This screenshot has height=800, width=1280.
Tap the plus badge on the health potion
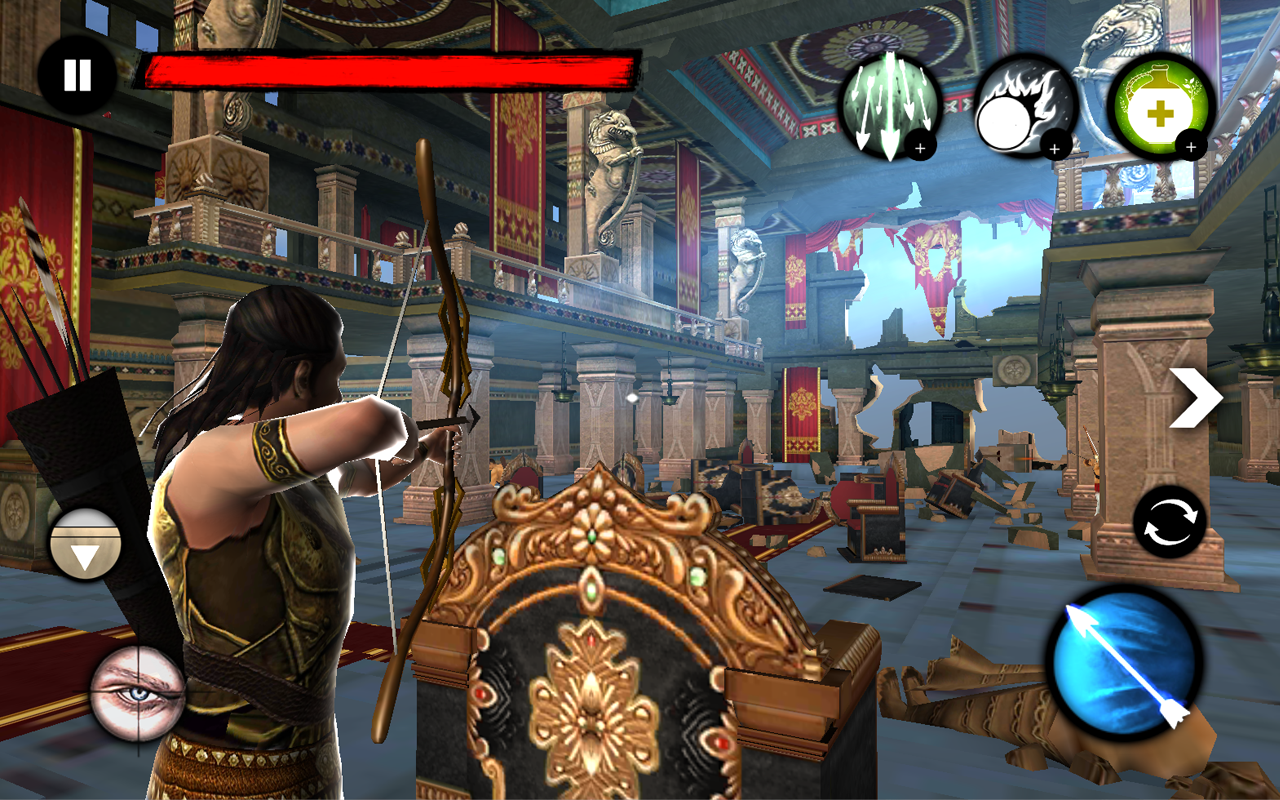(1190, 147)
